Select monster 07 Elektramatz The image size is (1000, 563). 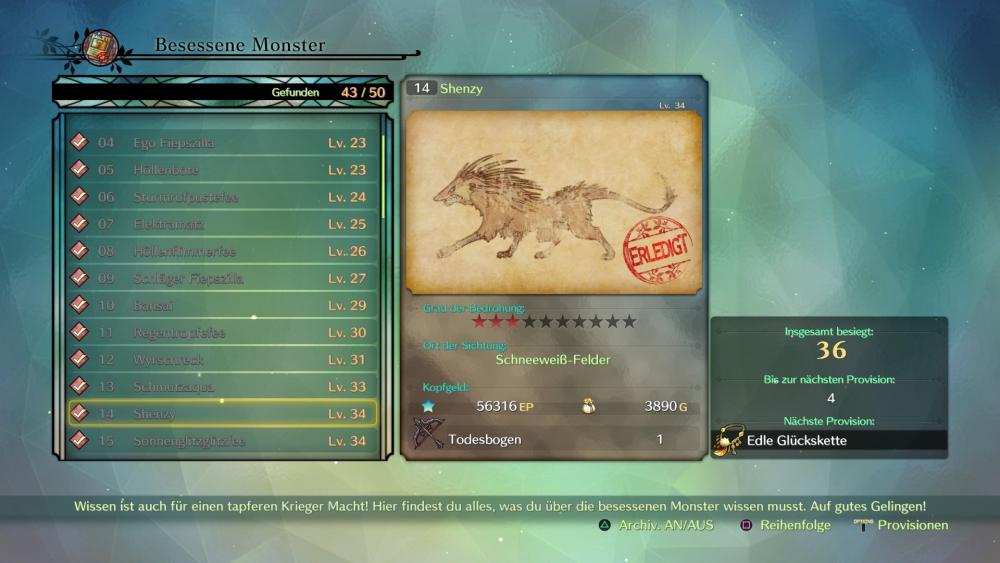click(x=220, y=224)
